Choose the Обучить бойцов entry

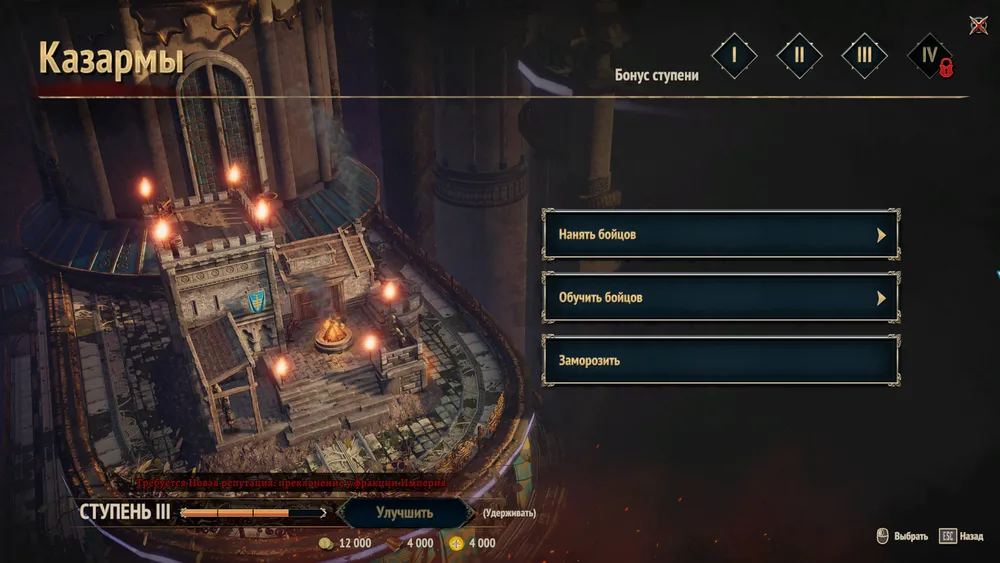click(x=720, y=298)
